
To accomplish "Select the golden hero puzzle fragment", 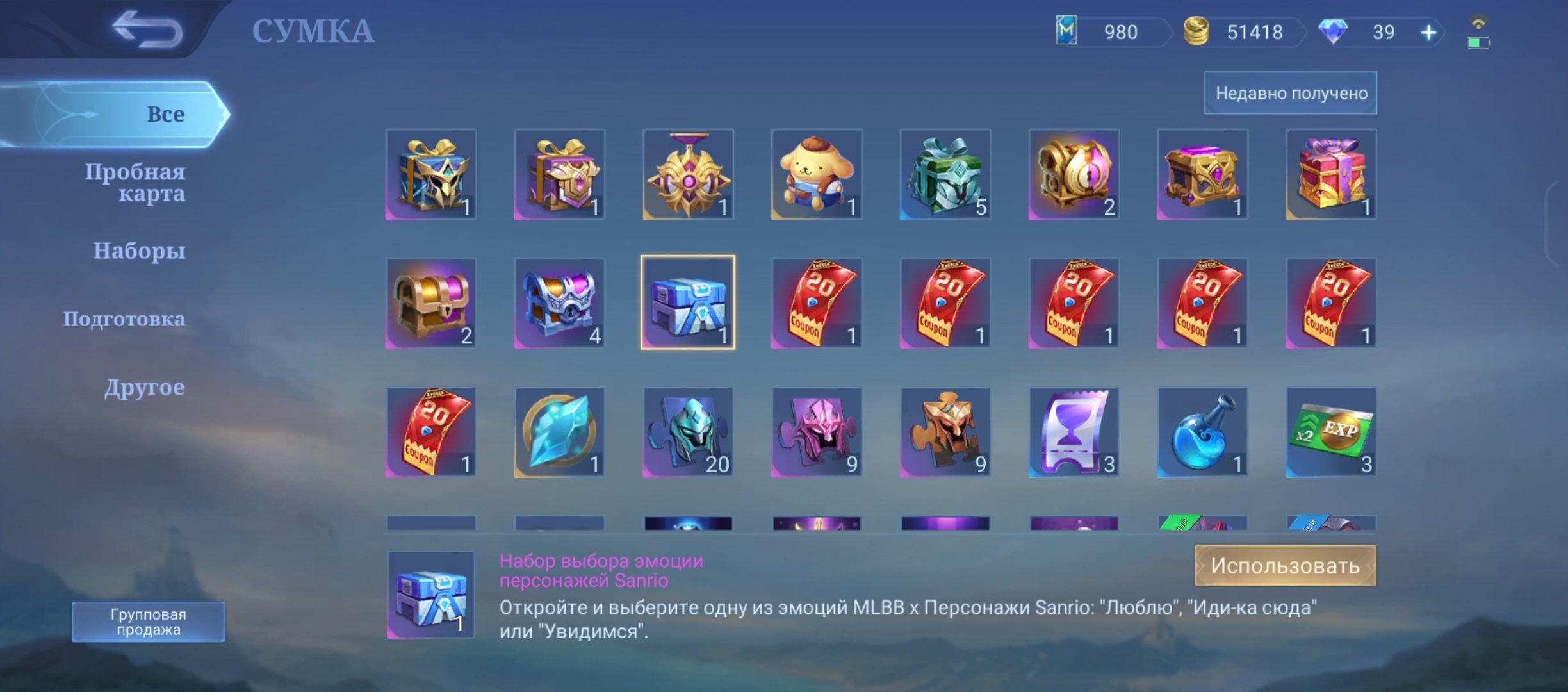I will [x=944, y=432].
